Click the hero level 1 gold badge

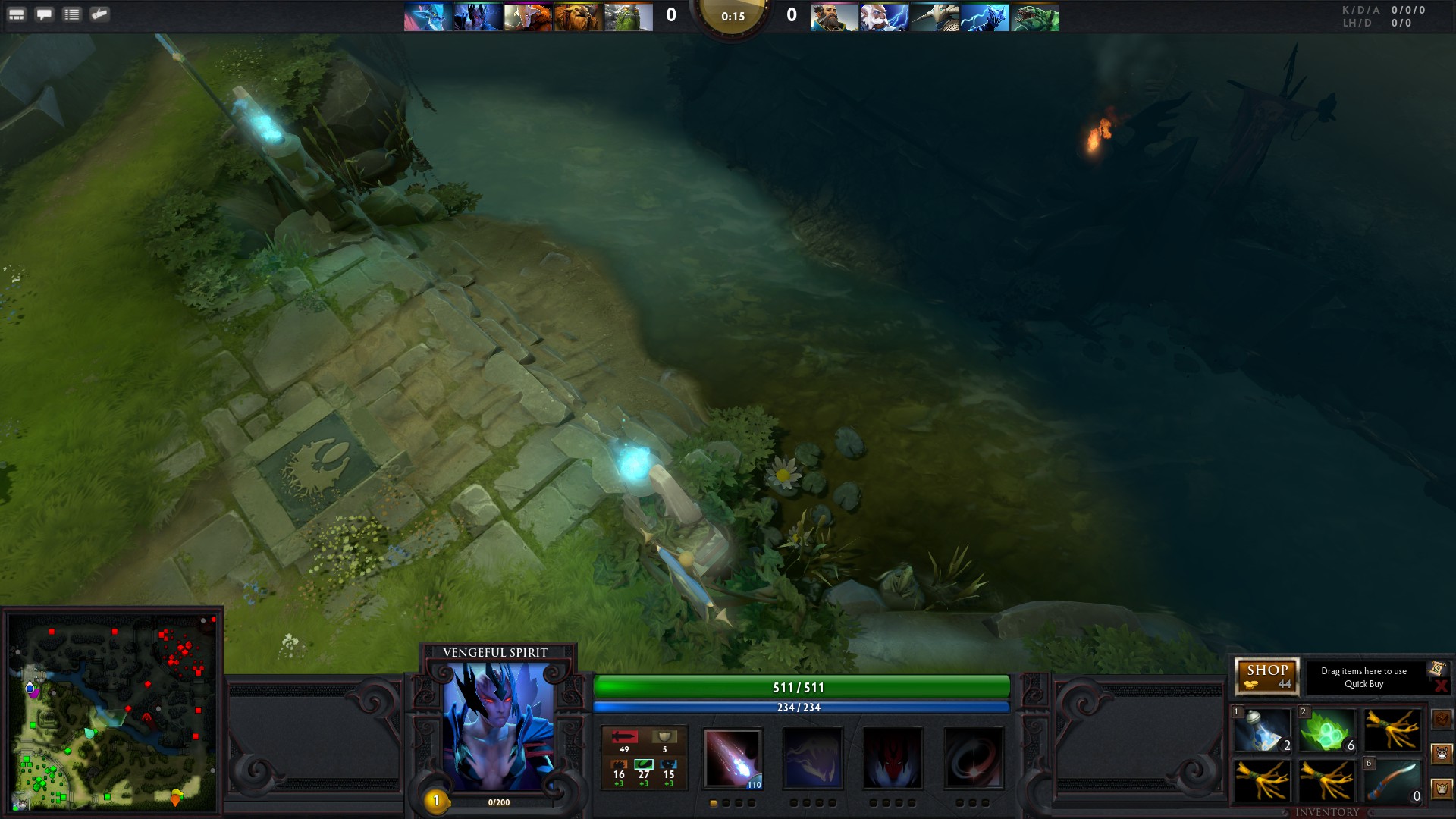(436, 801)
